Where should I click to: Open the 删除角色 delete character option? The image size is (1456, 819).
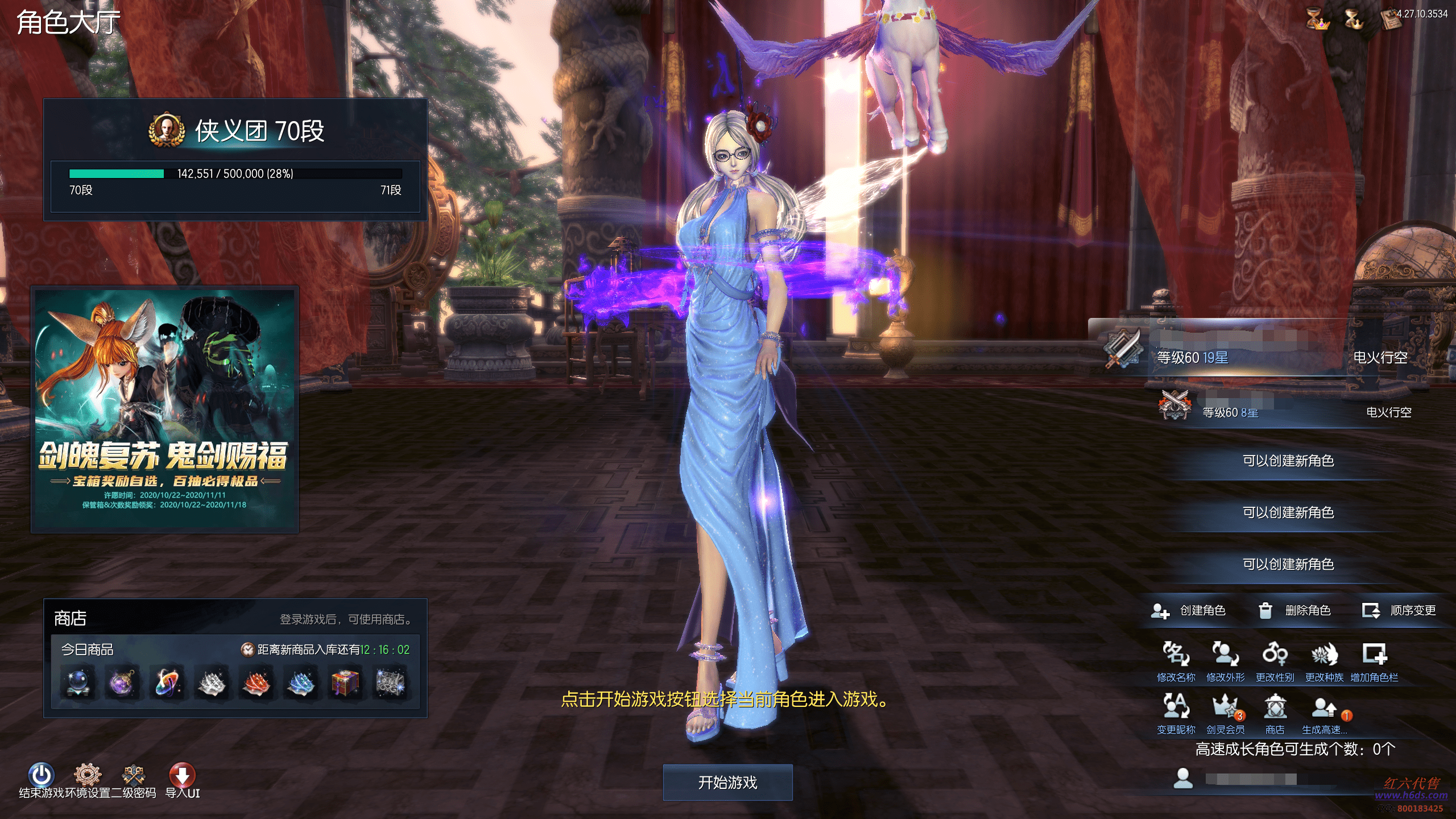pyautogui.click(x=1294, y=611)
